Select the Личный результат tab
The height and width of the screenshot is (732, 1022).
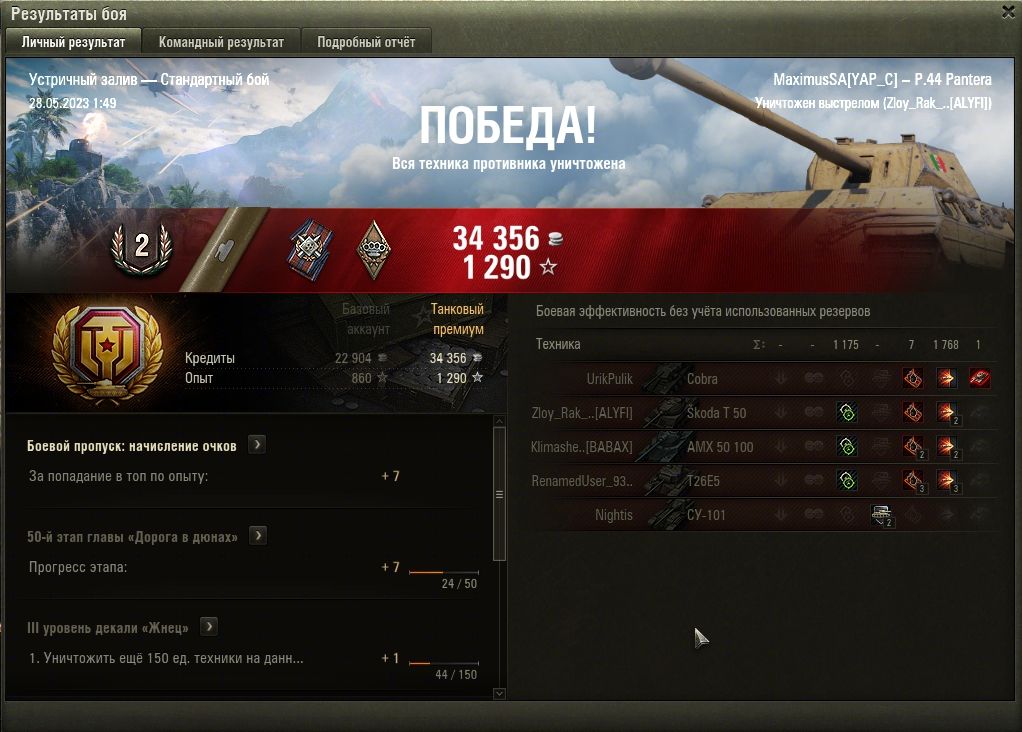tap(73, 42)
